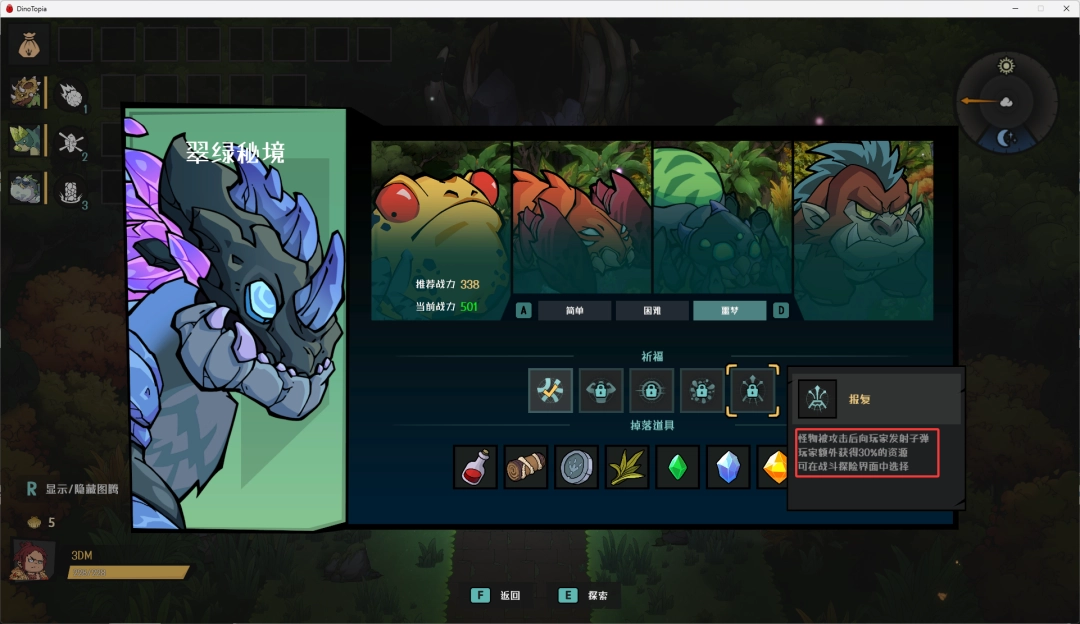Activate the skill icon numbered 3
This screenshot has width=1080, height=624.
coord(70,190)
